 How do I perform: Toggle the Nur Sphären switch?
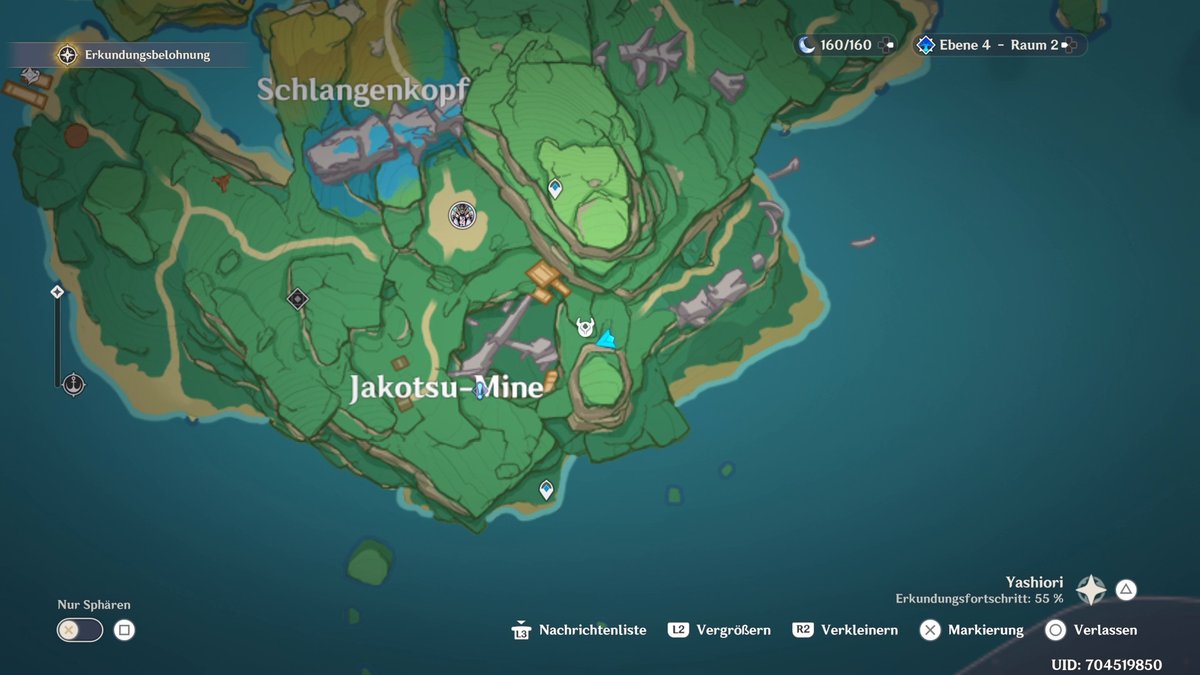tap(80, 630)
